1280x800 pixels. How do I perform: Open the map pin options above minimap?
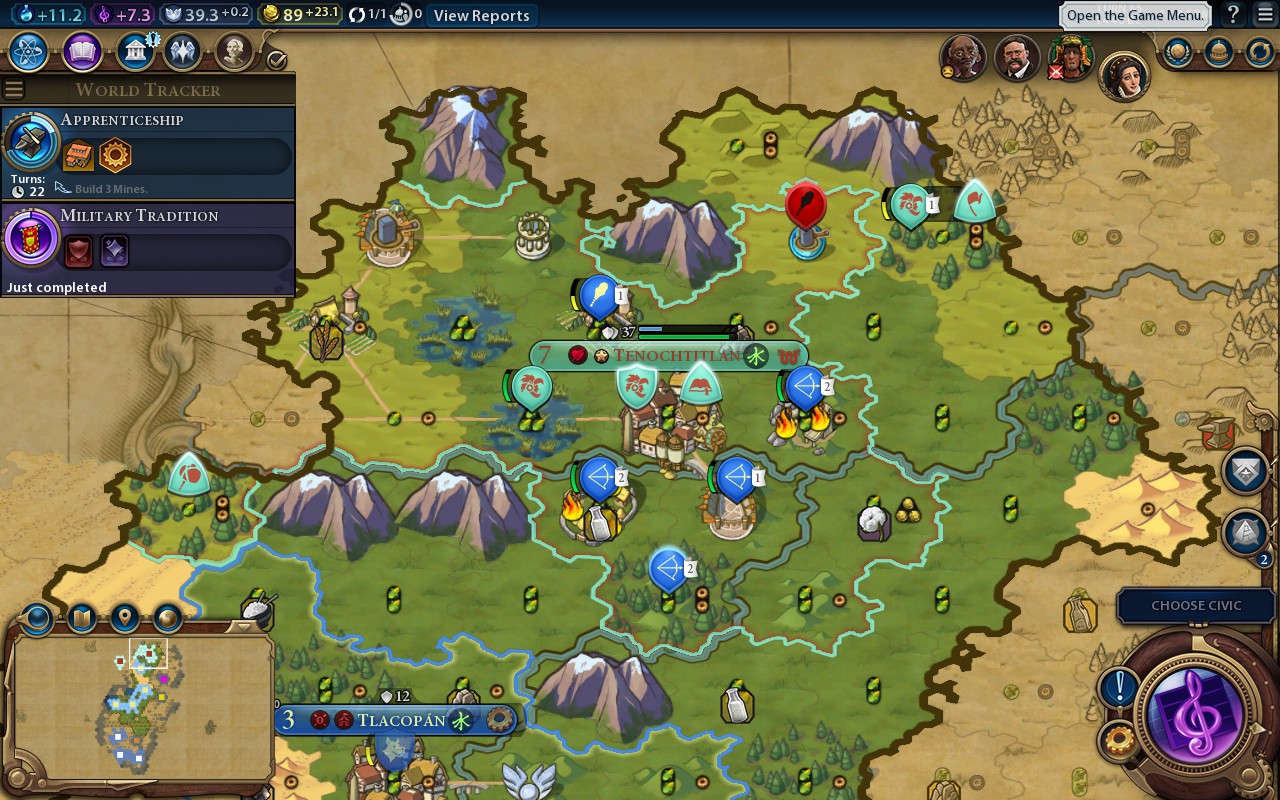coord(124,618)
